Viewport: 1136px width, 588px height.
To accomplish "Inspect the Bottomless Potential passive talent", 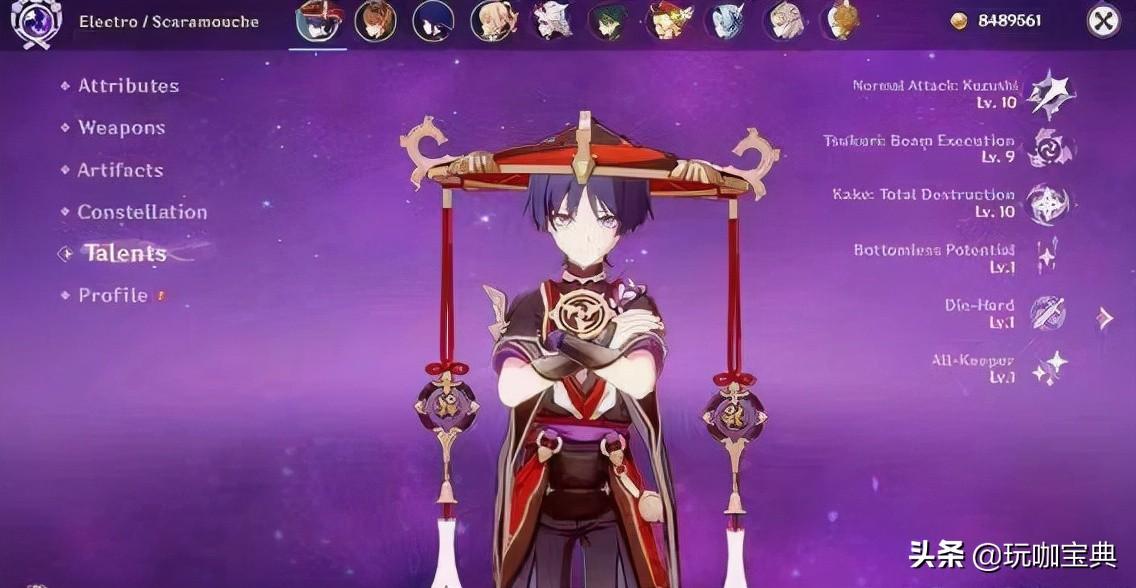I will [1048, 257].
